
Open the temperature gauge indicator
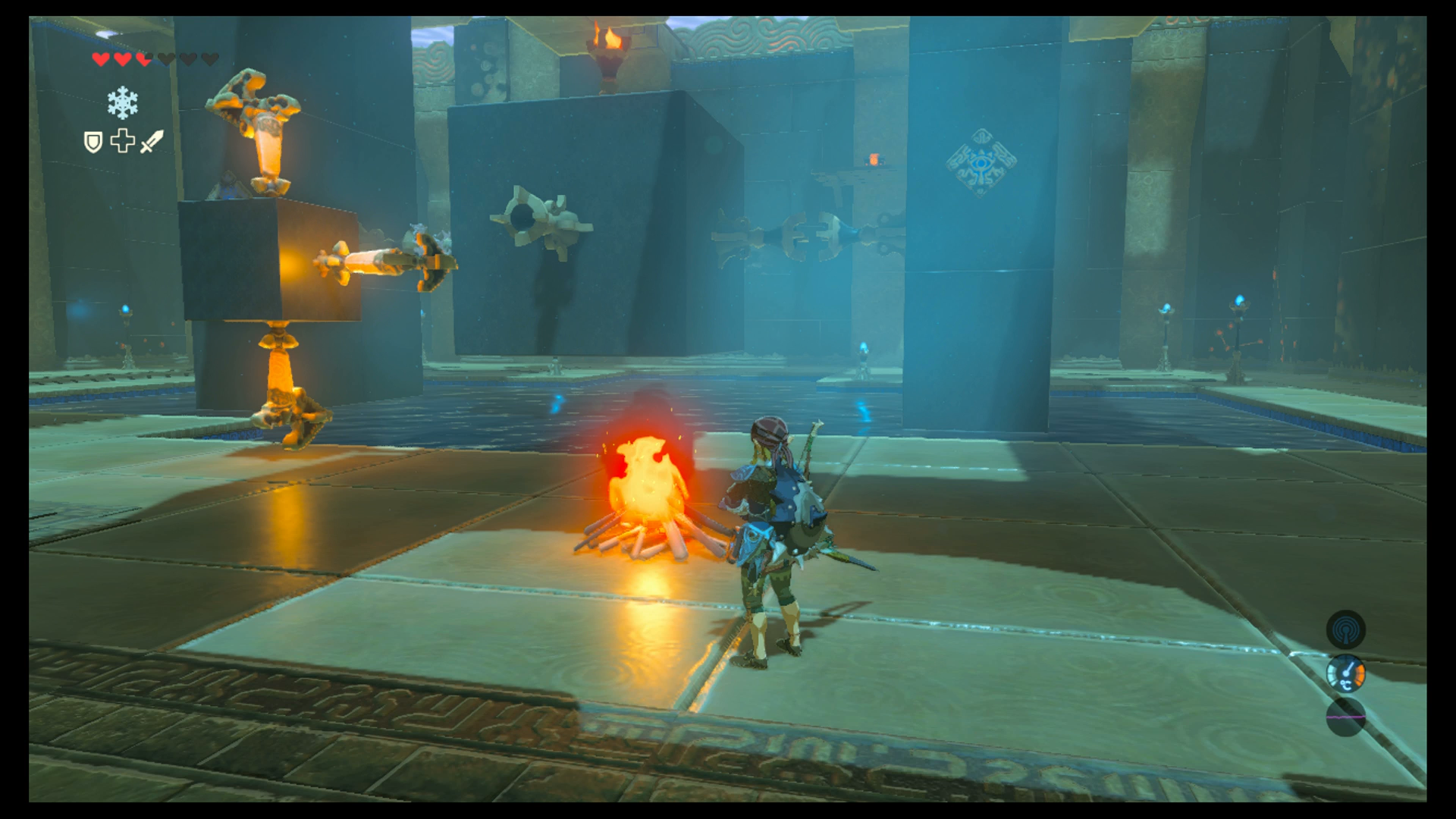click(x=1346, y=673)
